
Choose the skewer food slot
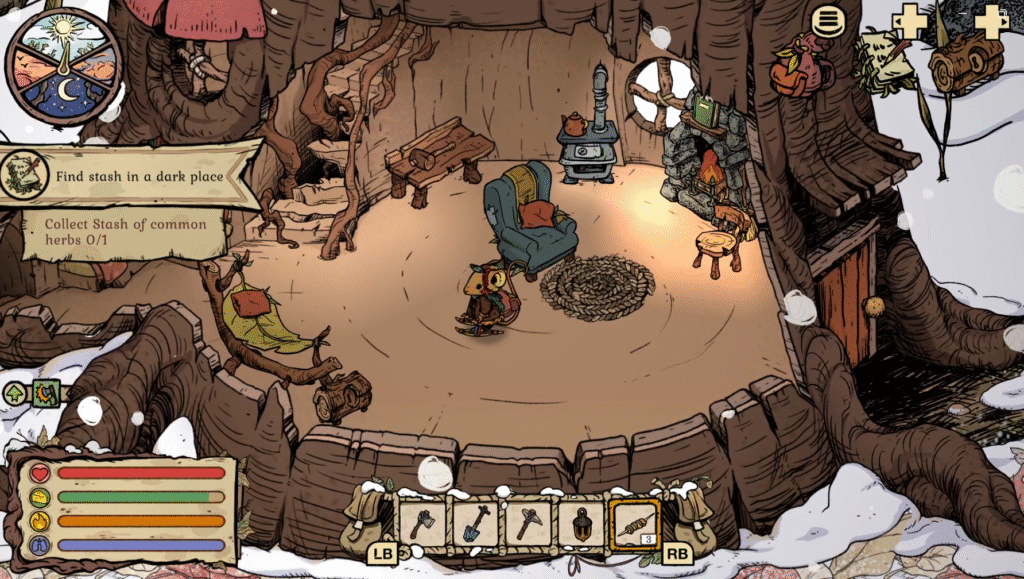(635, 524)
